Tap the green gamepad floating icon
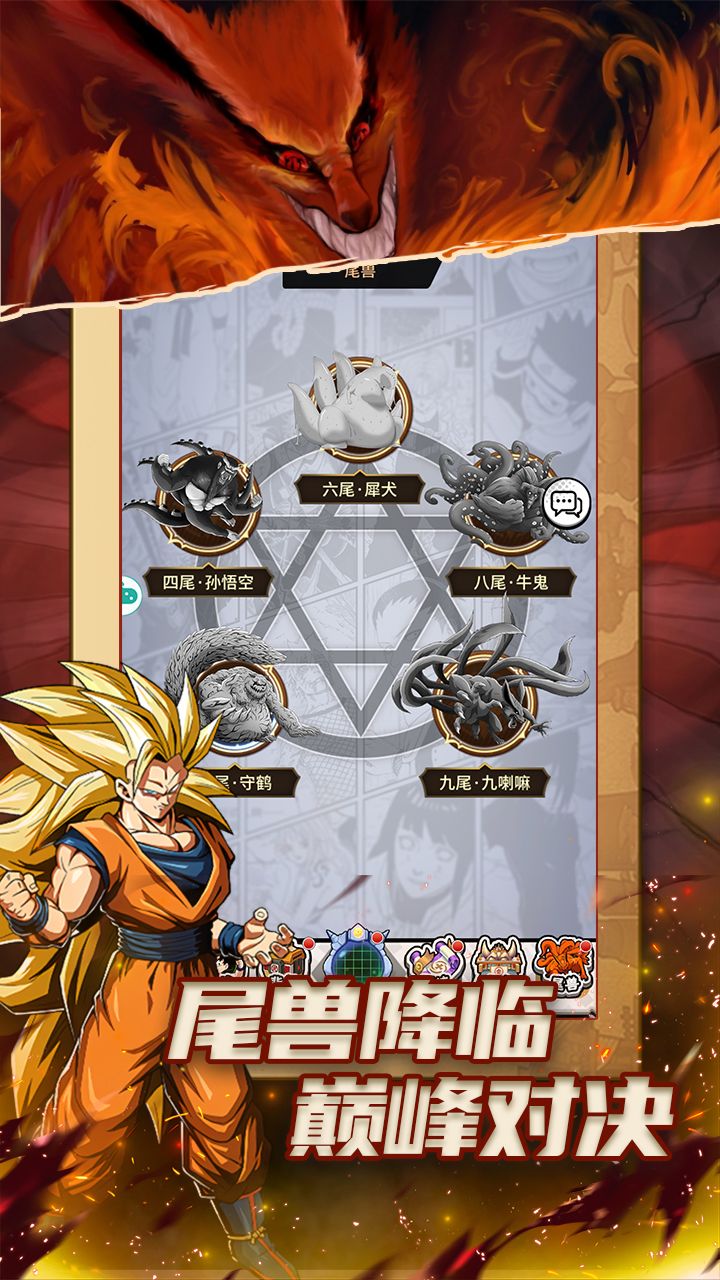The image size is (720, 1280). tap(132, 596)
